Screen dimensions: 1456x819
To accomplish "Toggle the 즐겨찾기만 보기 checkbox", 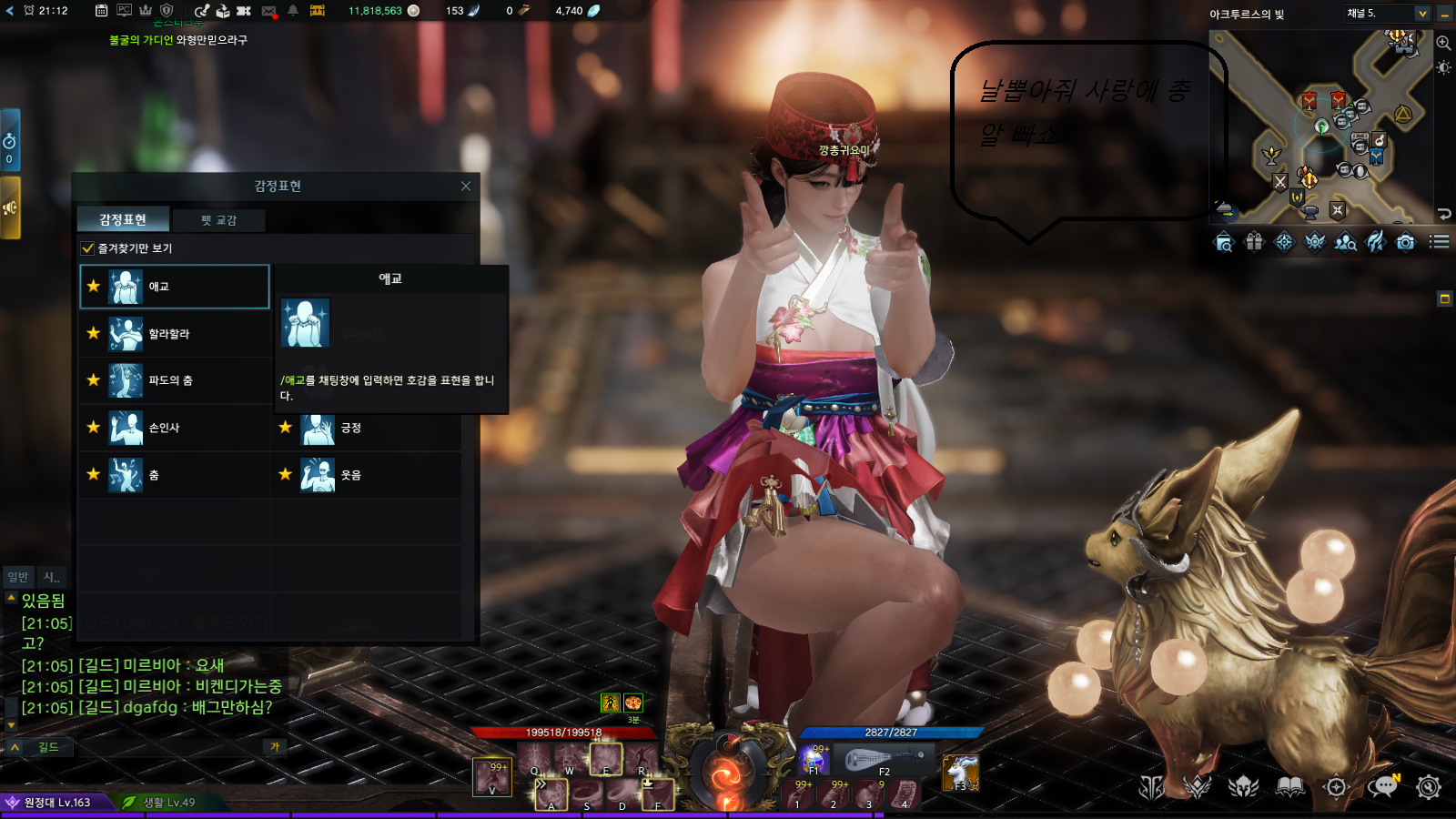I will [x=88, y=248].
